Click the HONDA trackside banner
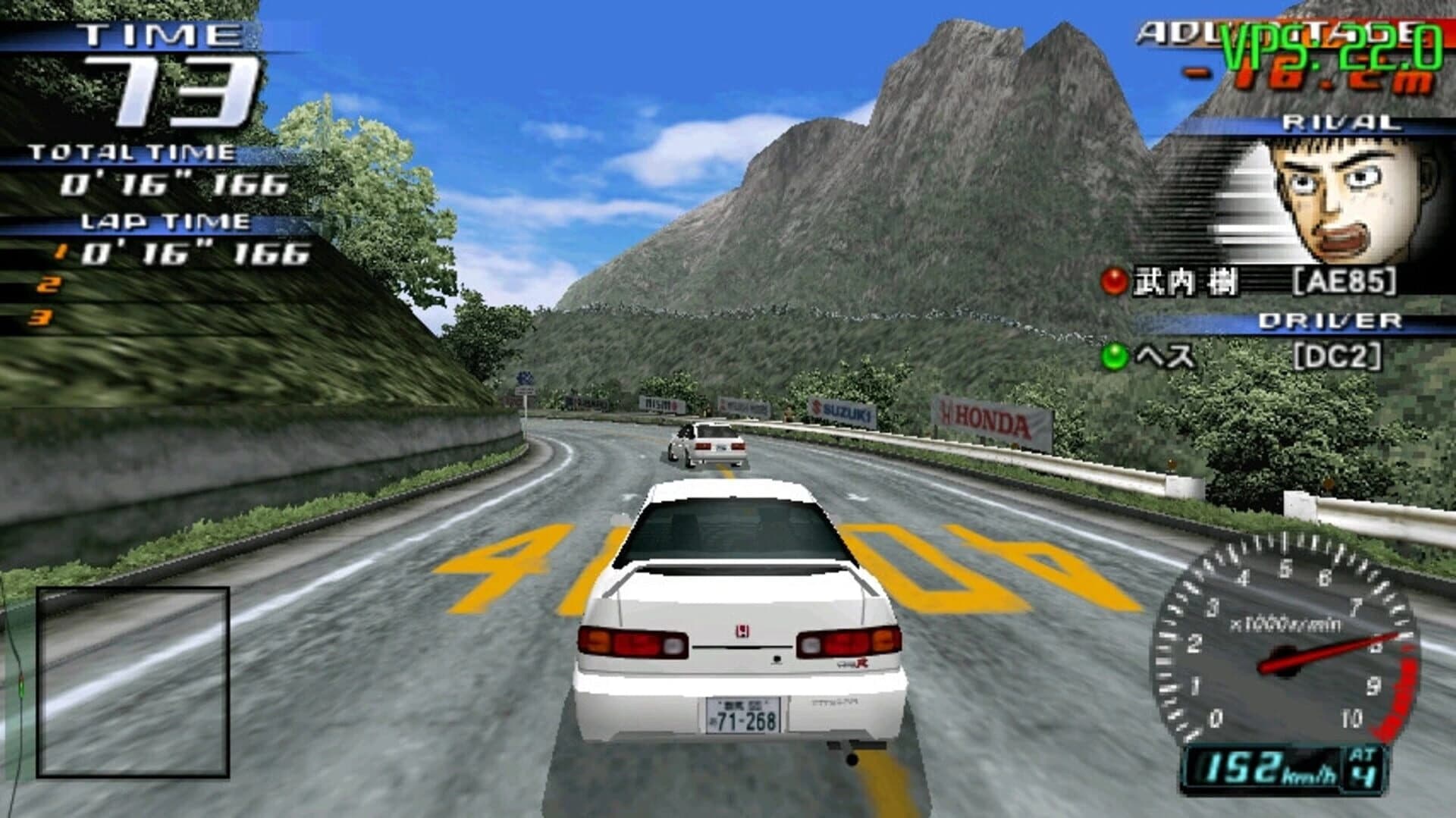The image size is (1456, 818). (x=986, y=416)
